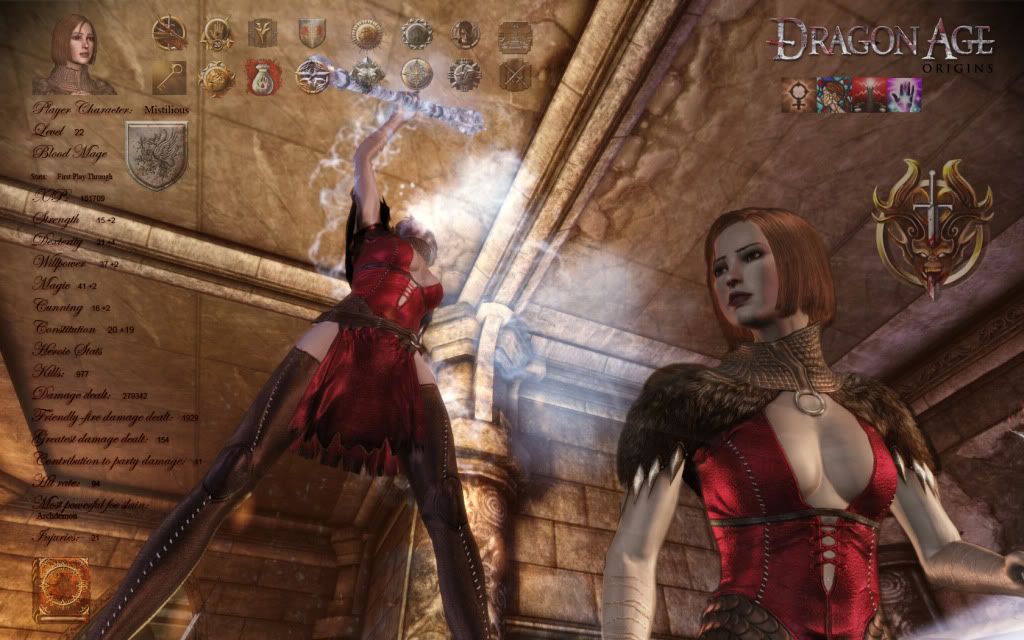Select the red pouch achievement icon
Screen dimensions: 1024x640
263,75
